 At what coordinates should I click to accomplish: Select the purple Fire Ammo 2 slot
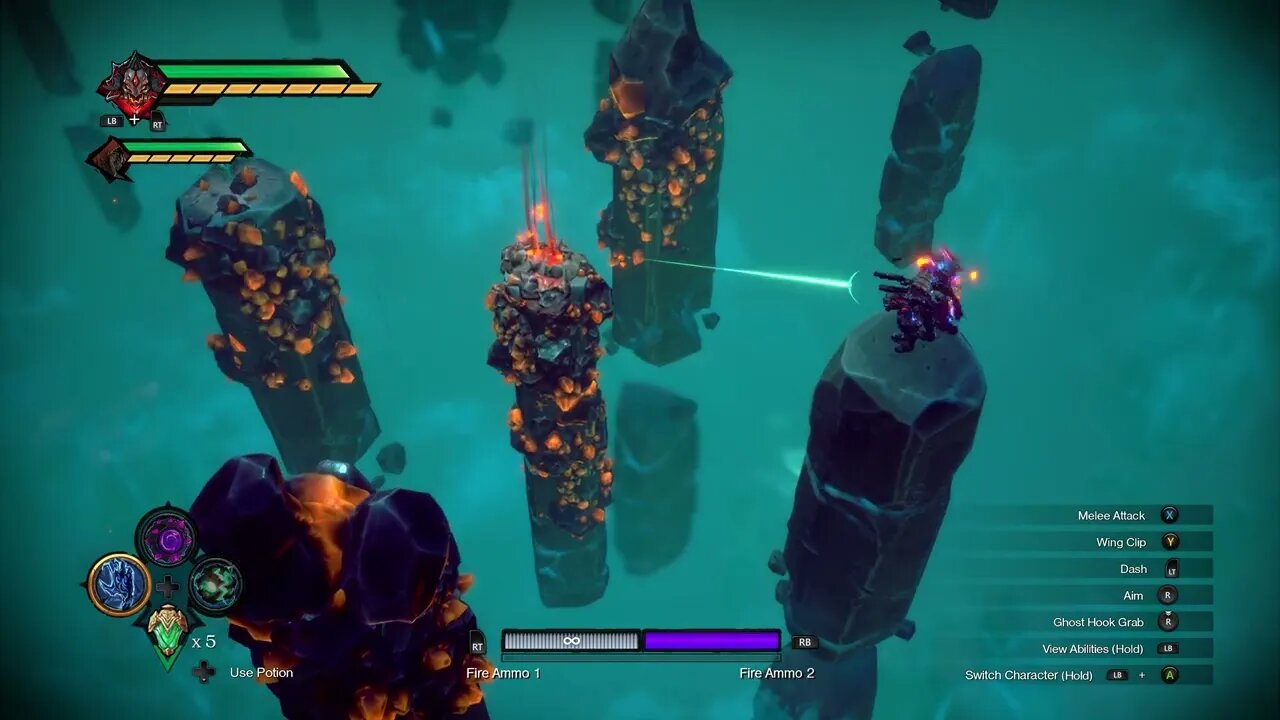click(711, 641)
